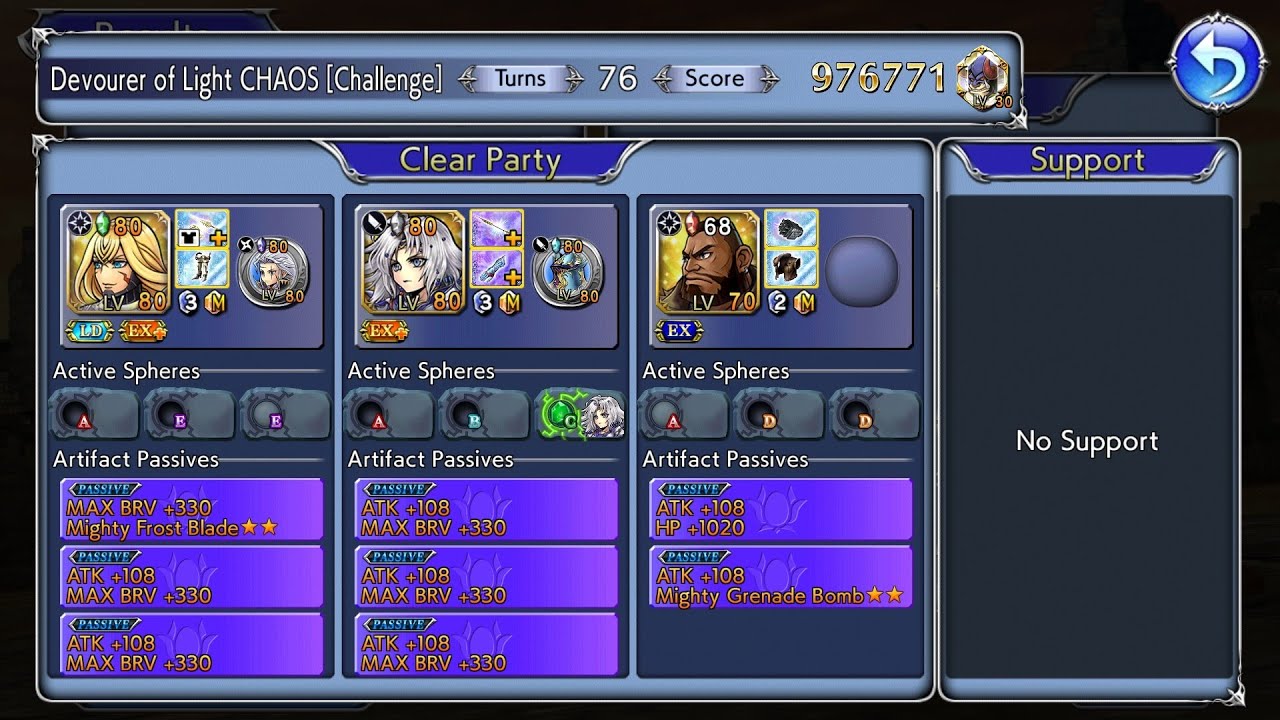Tap the blue back arrow button
Screen dimensions: 1280x720
click(x=1217, y=64)
